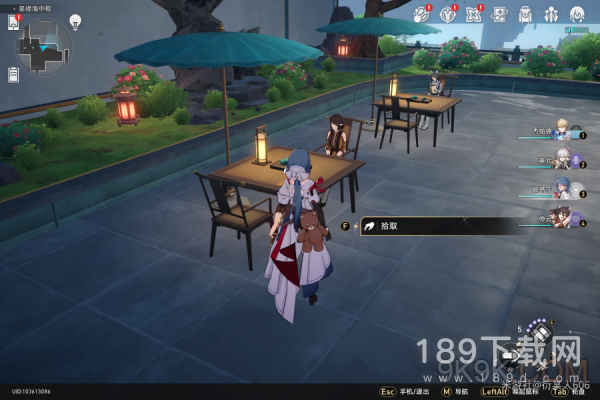Open the character head profile icon
Image resolution: width=600 pixels, height=400 pixels.
(576, 14)
